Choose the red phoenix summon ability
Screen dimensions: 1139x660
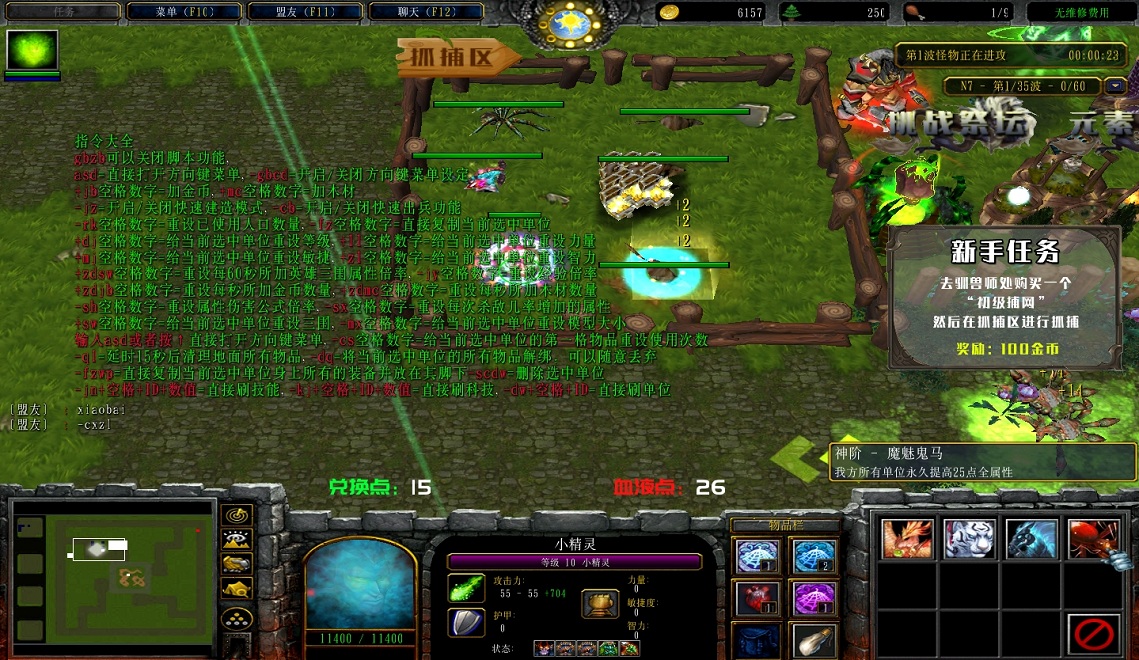(x=907, y=539)
